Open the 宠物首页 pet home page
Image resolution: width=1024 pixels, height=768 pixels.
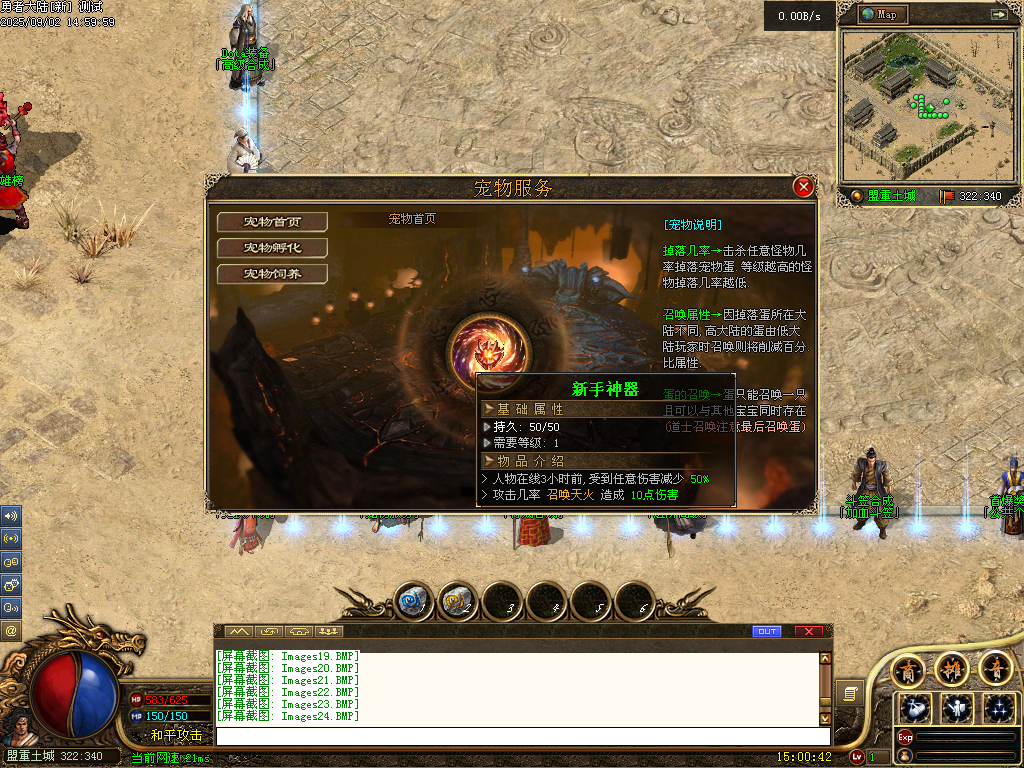coord(272,221)
